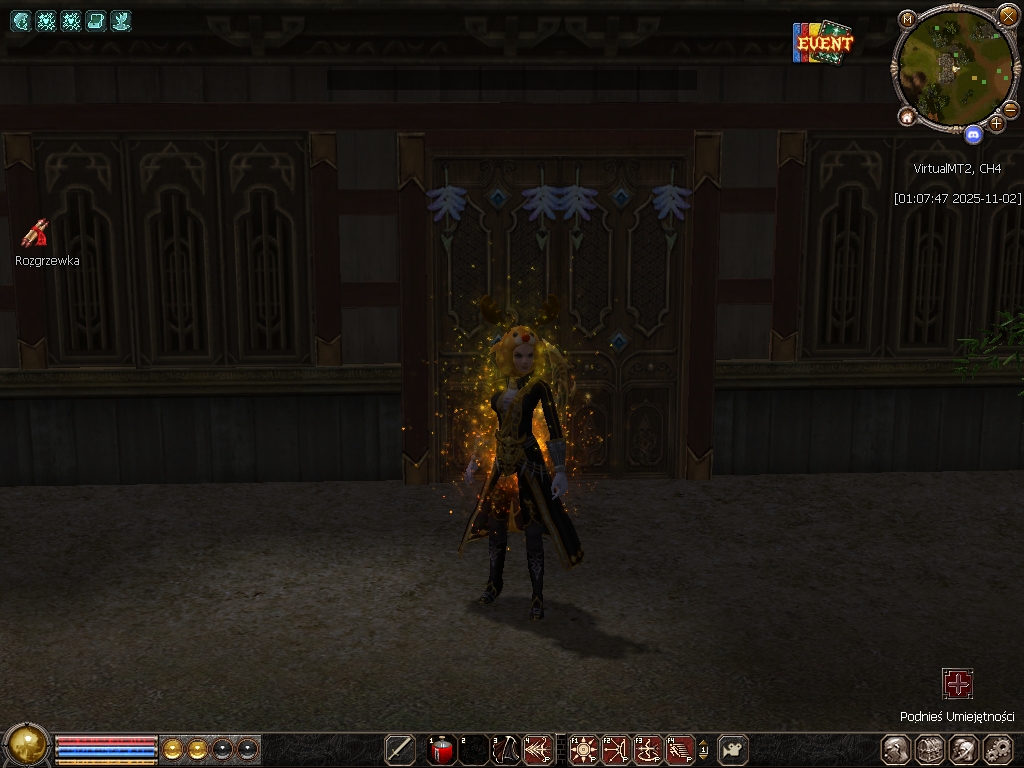
Task: Click the Podnieś Umiejętności red plus icon
Action: [x=958, y=684]
